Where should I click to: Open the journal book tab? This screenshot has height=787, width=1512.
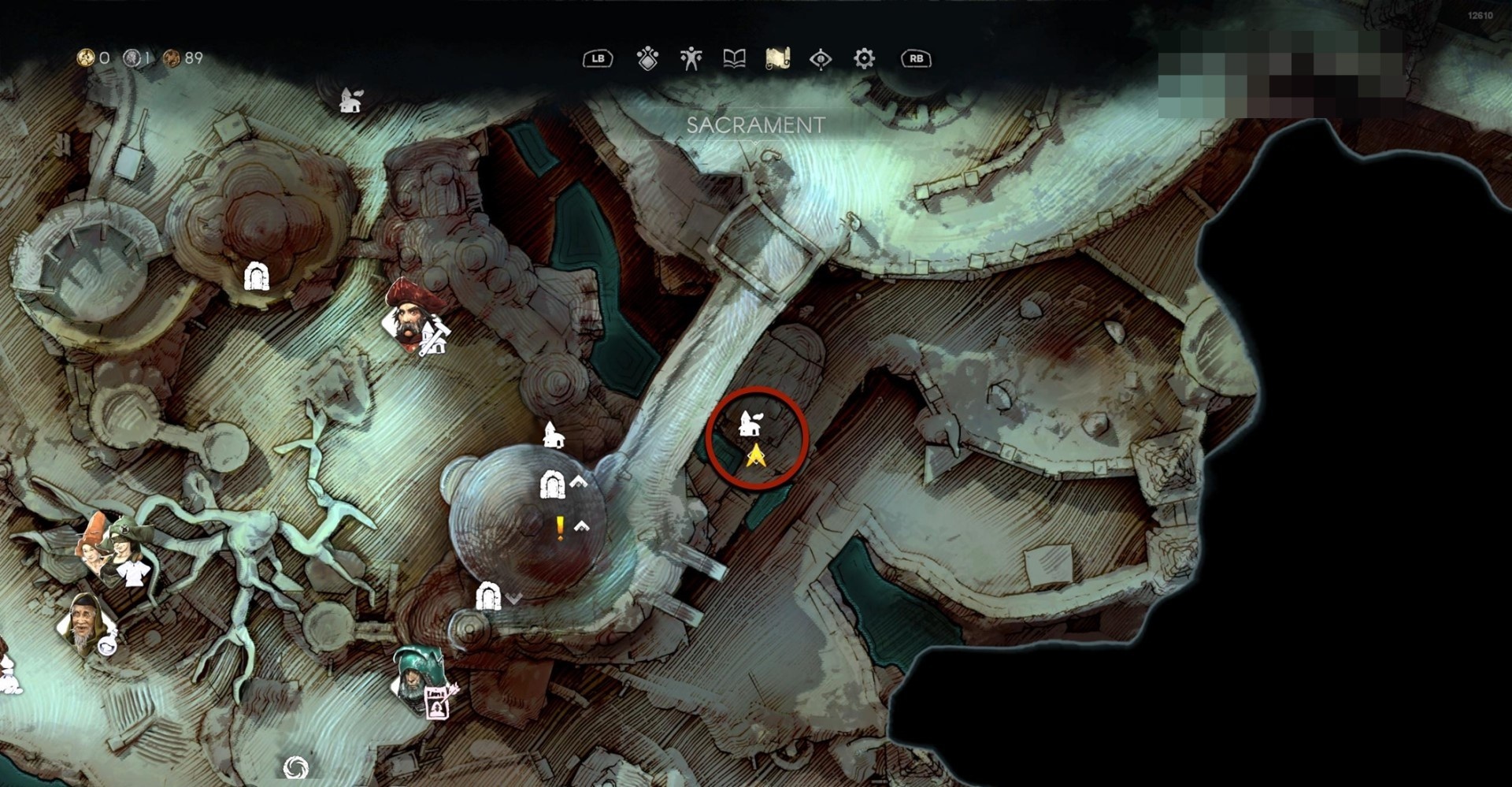[x=734, y=59]
